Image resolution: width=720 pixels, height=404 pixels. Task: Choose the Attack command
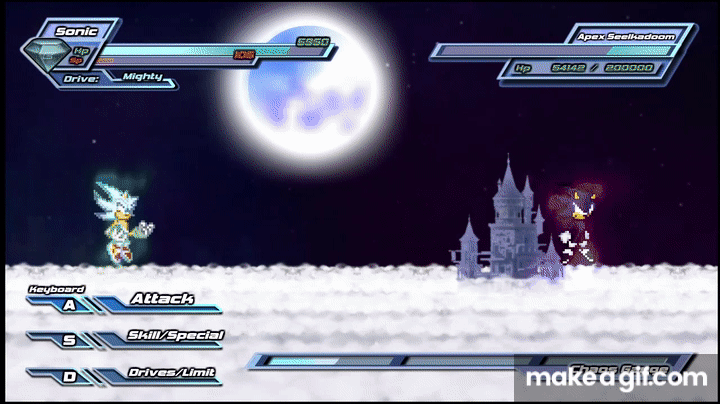[161, 299]
